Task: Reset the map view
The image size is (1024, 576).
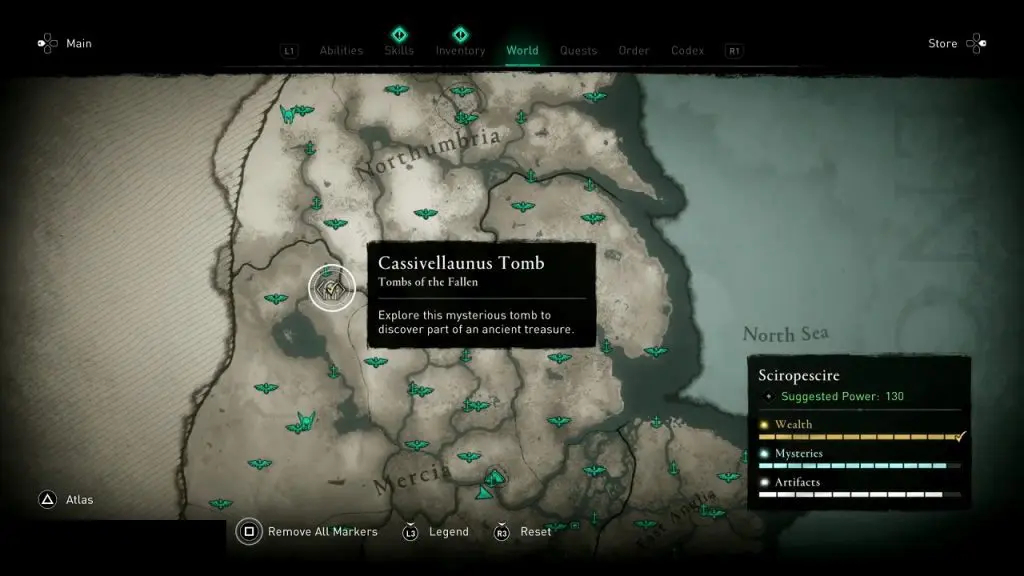Action: (x=535, y=532)
